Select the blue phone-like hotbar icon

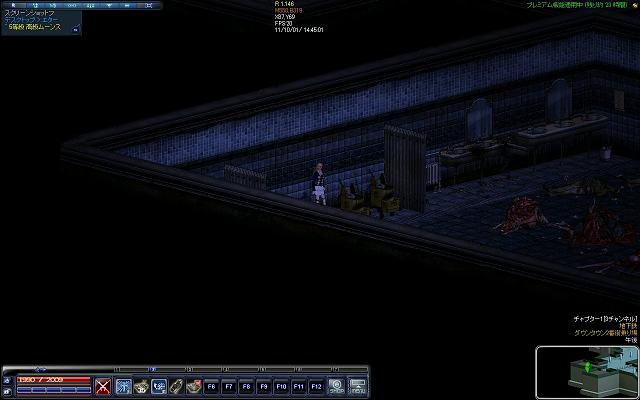click(158, 385)
